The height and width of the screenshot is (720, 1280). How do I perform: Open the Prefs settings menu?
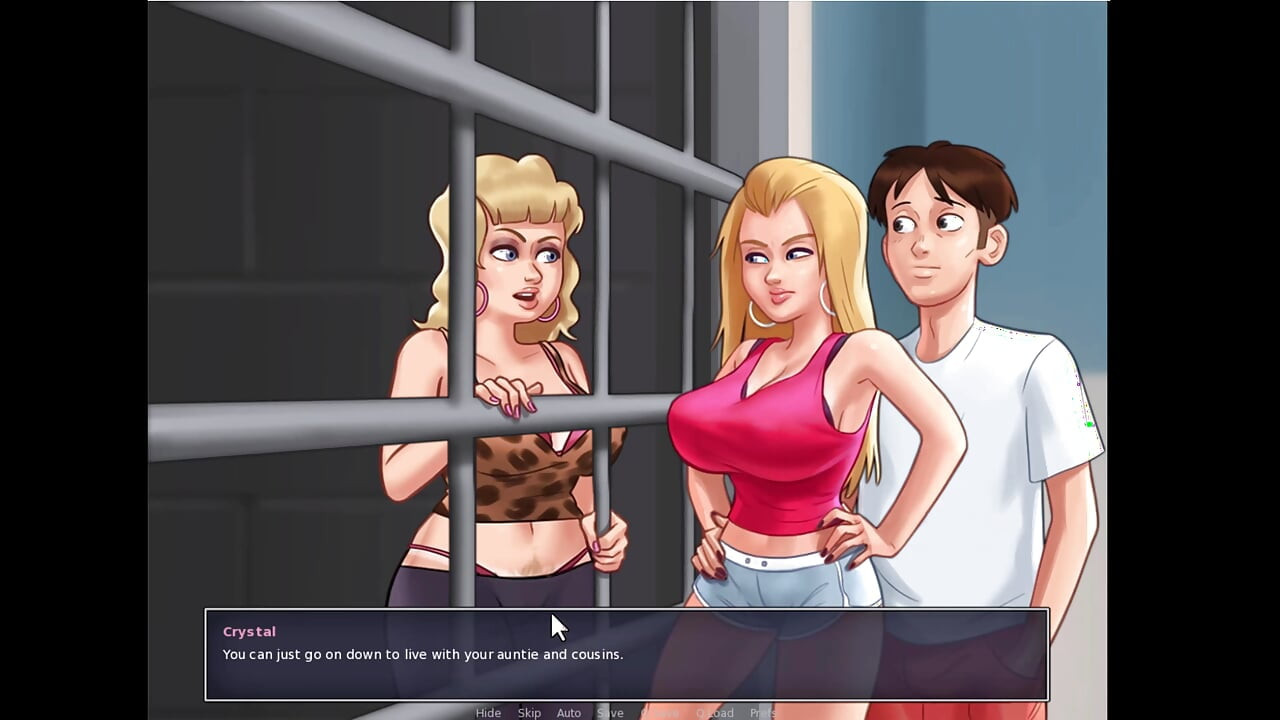click(x=765, y=713)
